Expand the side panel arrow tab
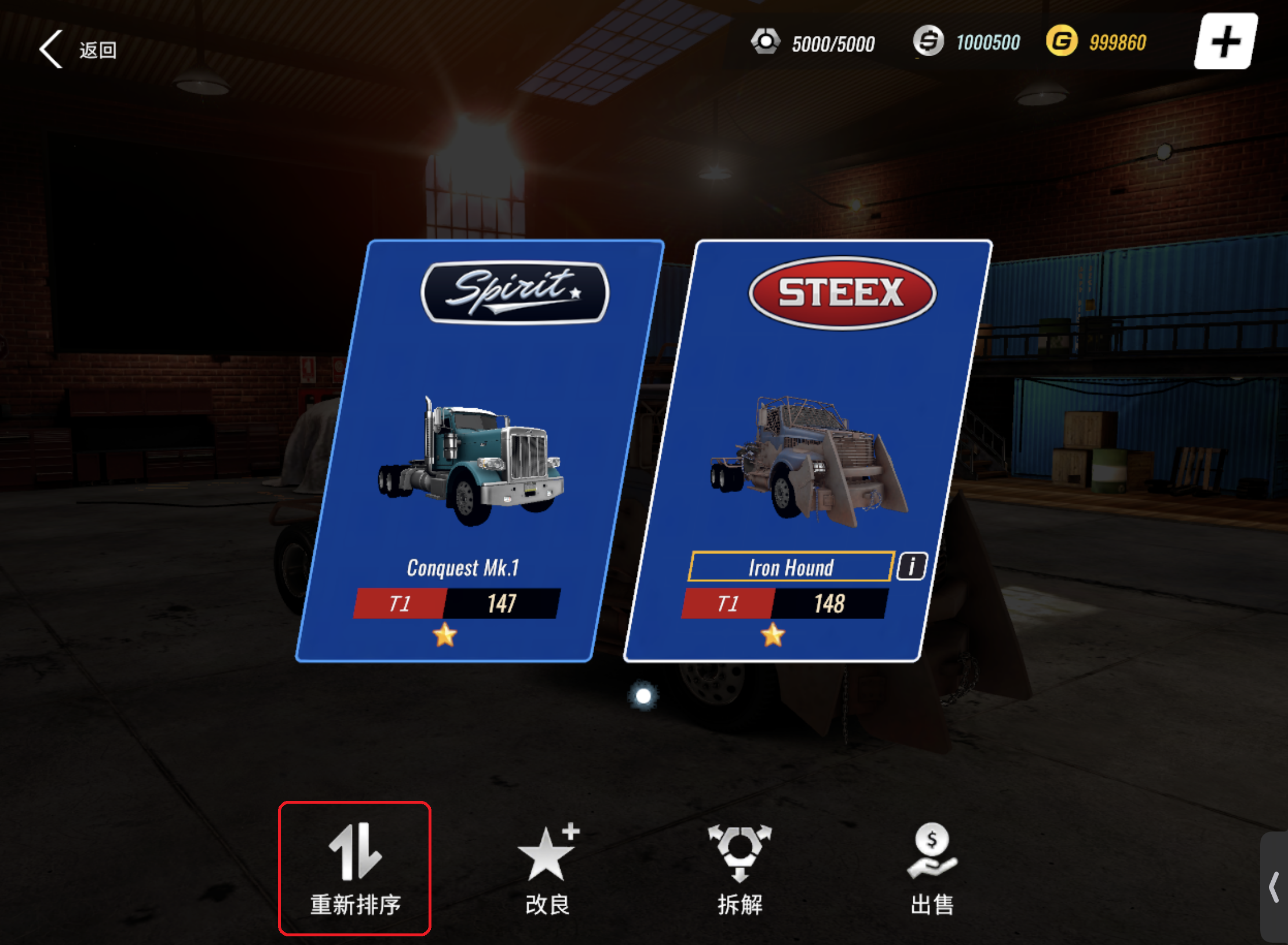Screen dimensions: 1288x945 [x=1274, y=887]
